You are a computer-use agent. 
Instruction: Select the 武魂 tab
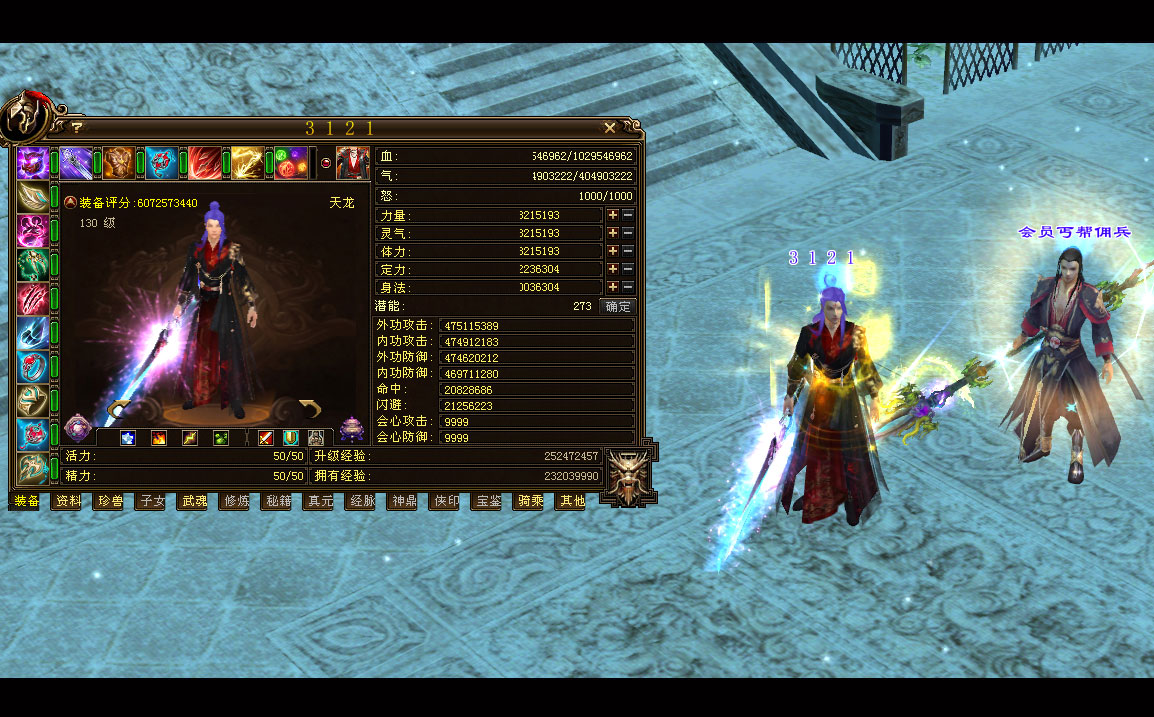[193, 501]
